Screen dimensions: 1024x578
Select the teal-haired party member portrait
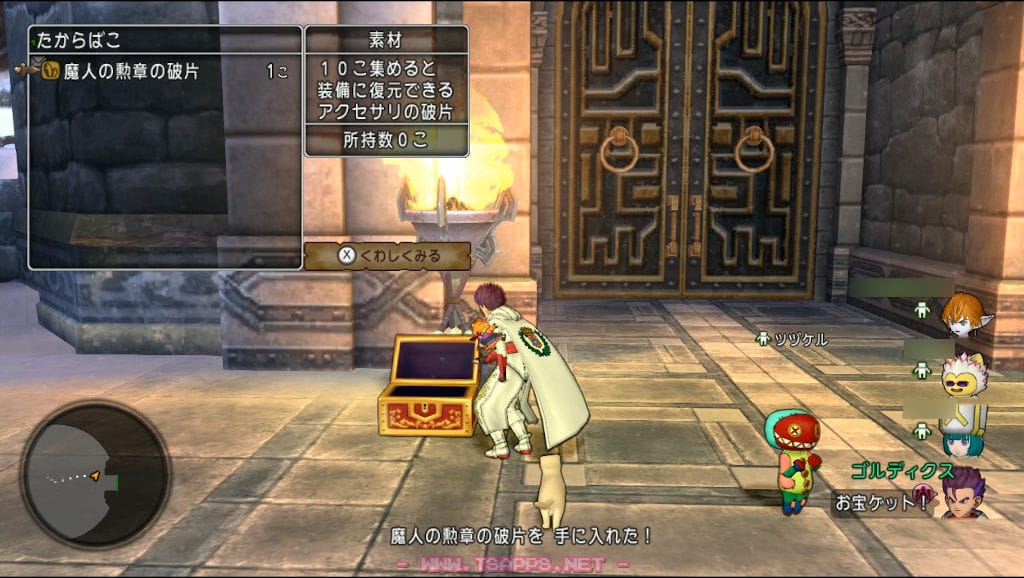point(964,433)
